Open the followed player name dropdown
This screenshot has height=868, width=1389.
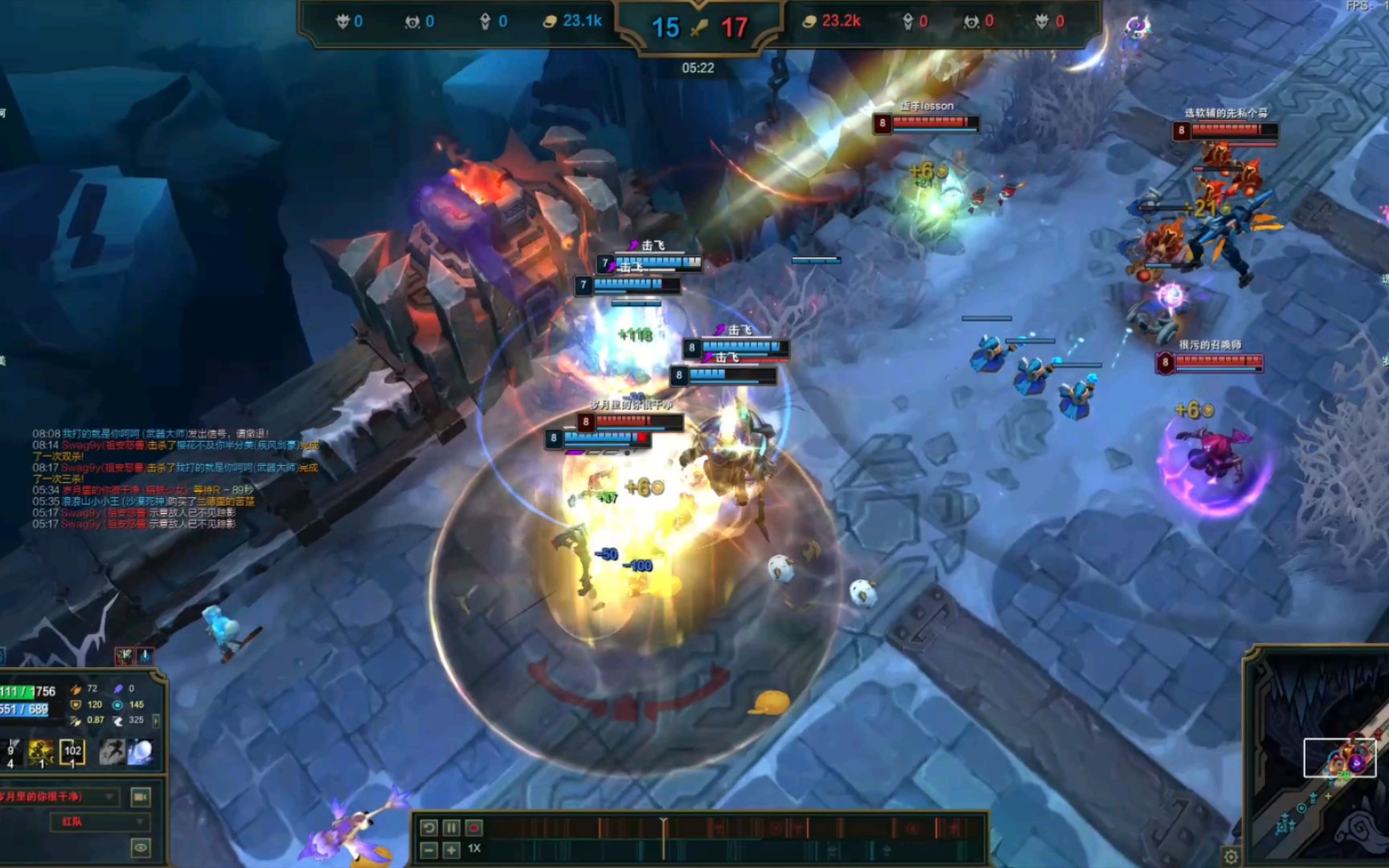point(60,796)
